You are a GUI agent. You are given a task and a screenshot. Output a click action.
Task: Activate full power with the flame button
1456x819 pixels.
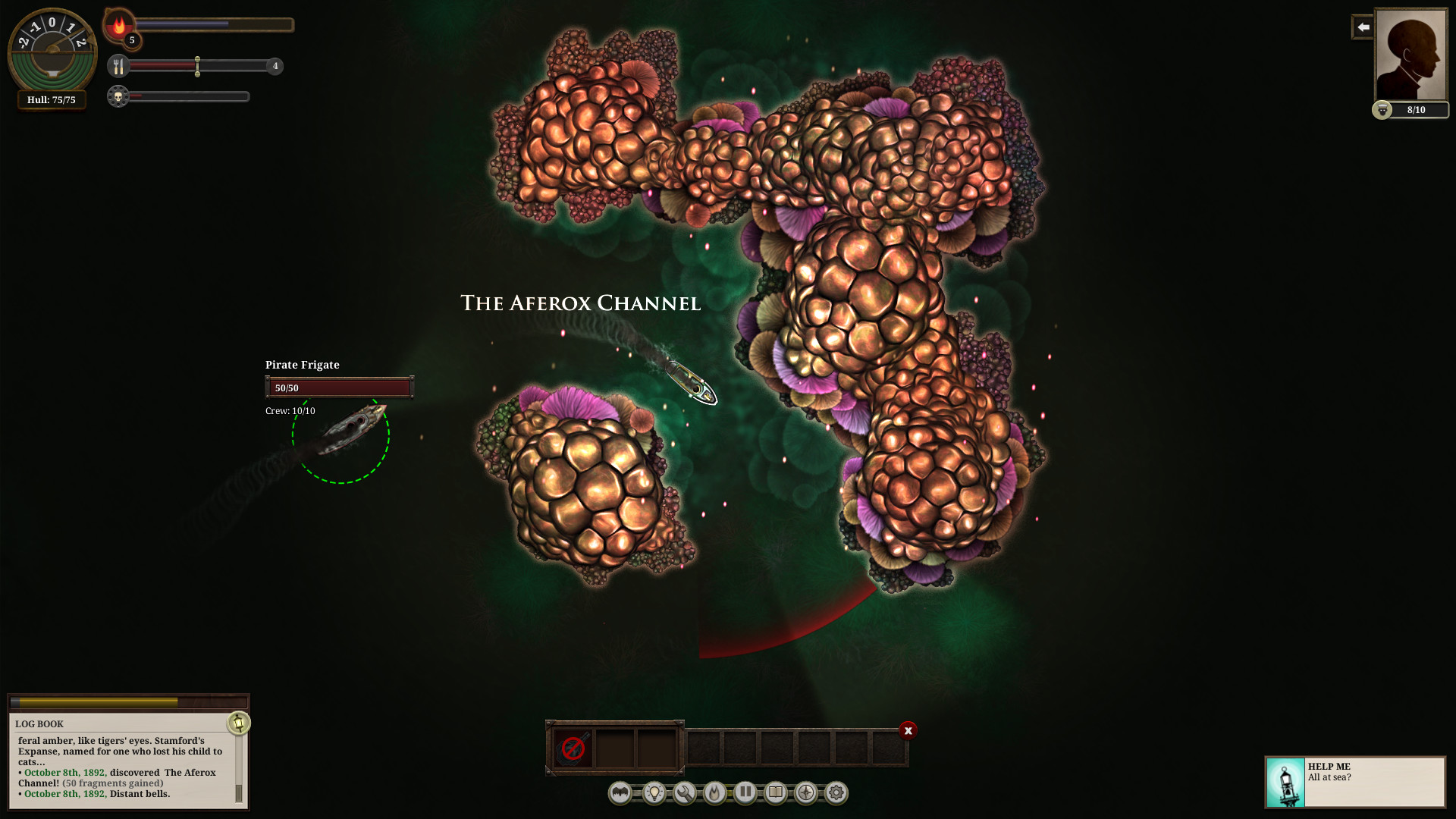click(x=714, y=793)
